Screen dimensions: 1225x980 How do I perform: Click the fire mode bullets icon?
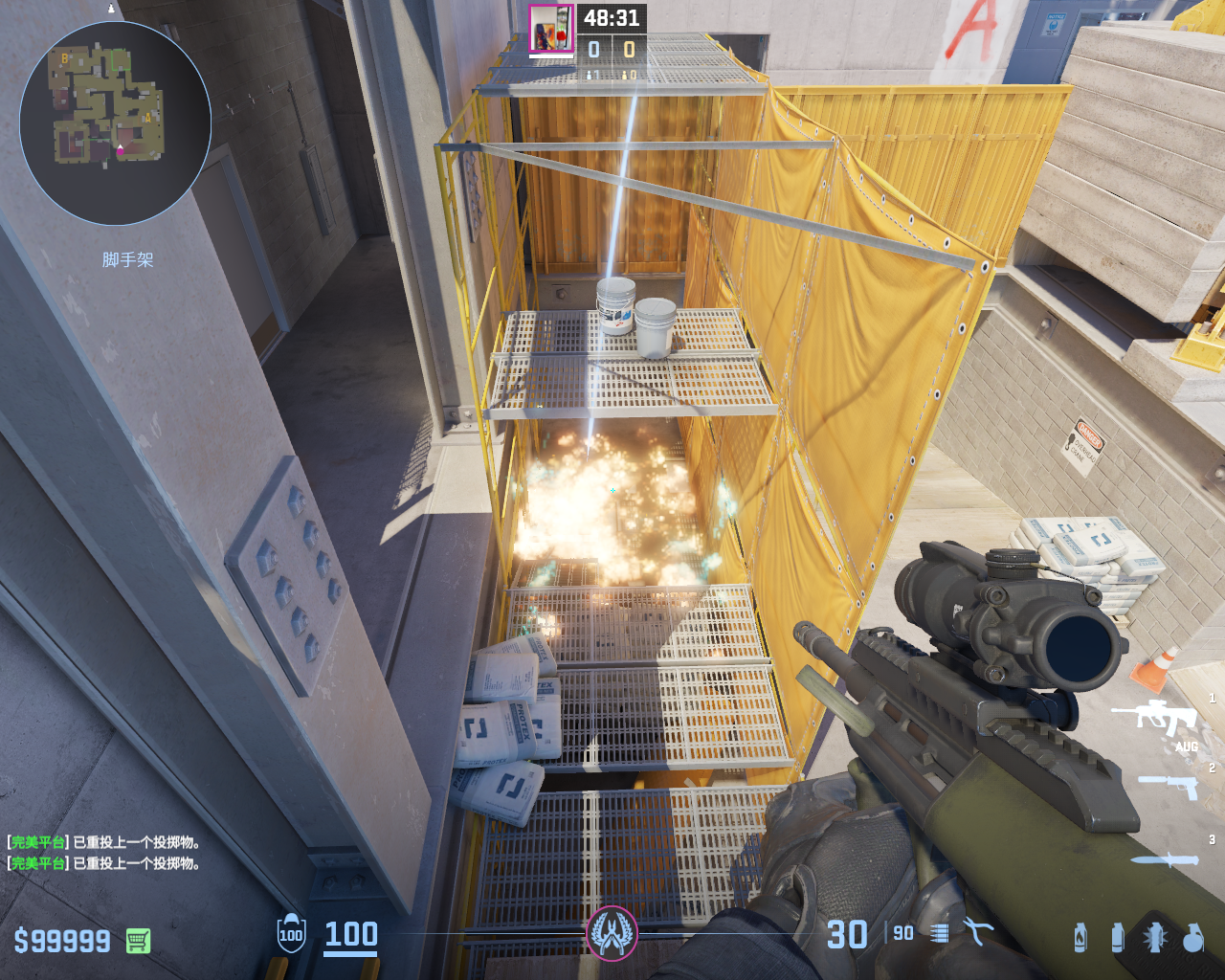[940, 933]
